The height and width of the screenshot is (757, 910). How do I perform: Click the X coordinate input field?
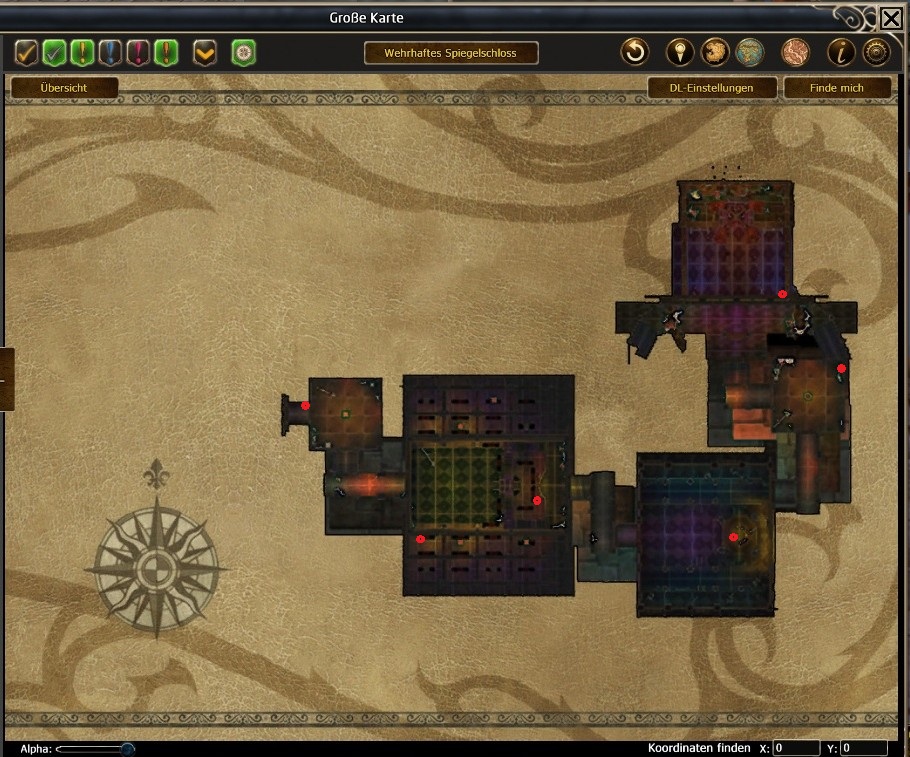click(x=796, y=748)
